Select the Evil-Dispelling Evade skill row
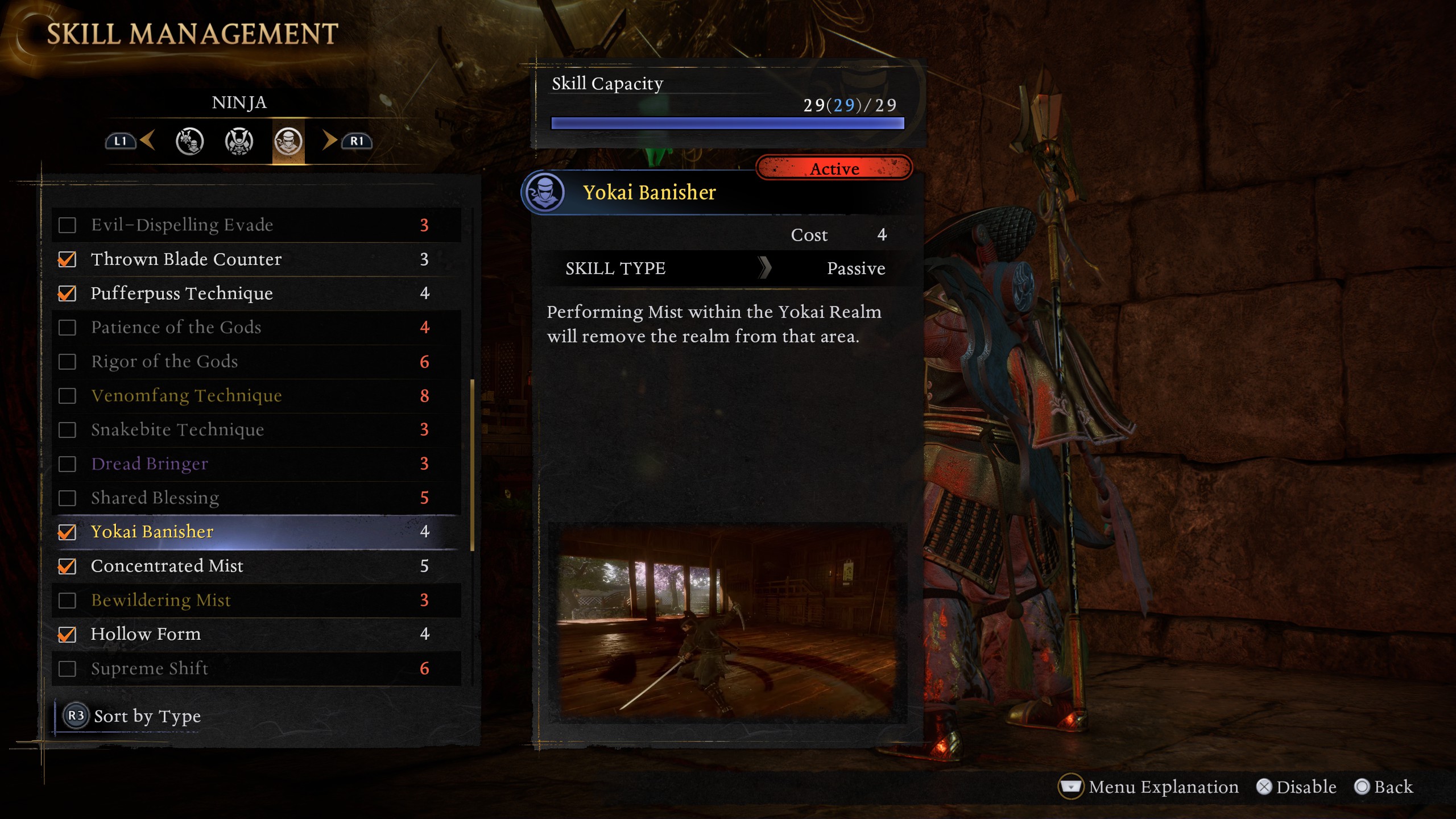This screenshot has height=819, width=1456. click(256, 225)
